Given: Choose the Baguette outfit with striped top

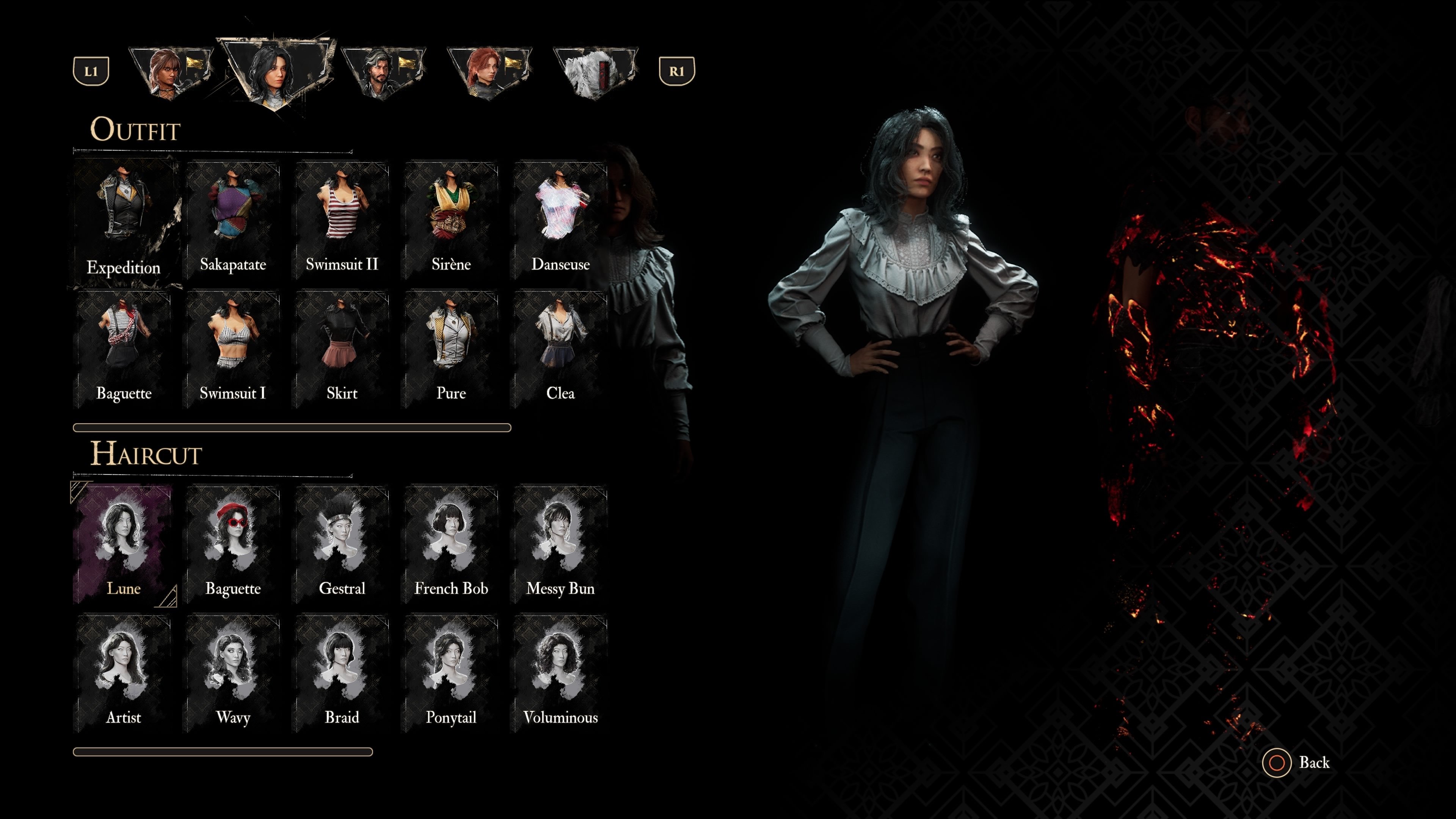Looking at the screenshot, I should 123,349.
